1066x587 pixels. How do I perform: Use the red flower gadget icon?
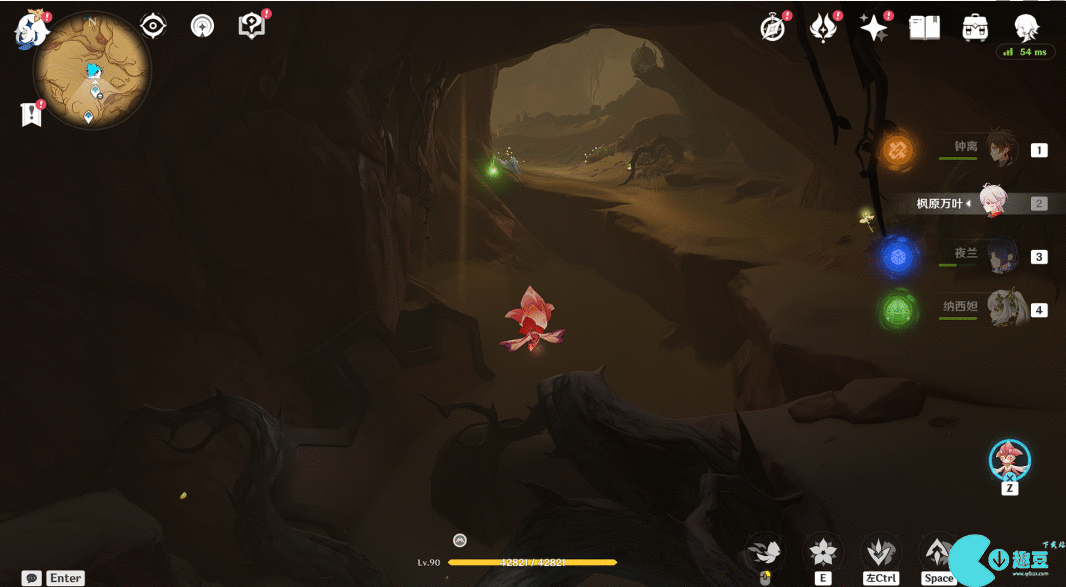point(1009,460)
